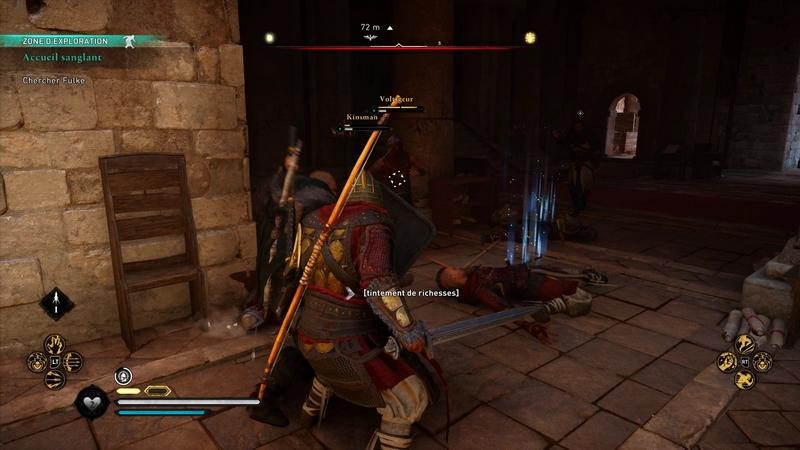Activate the flame ability icon
The height and width of the screenshot is (450, 800).
pyautogui.click(x=54, y=346)
